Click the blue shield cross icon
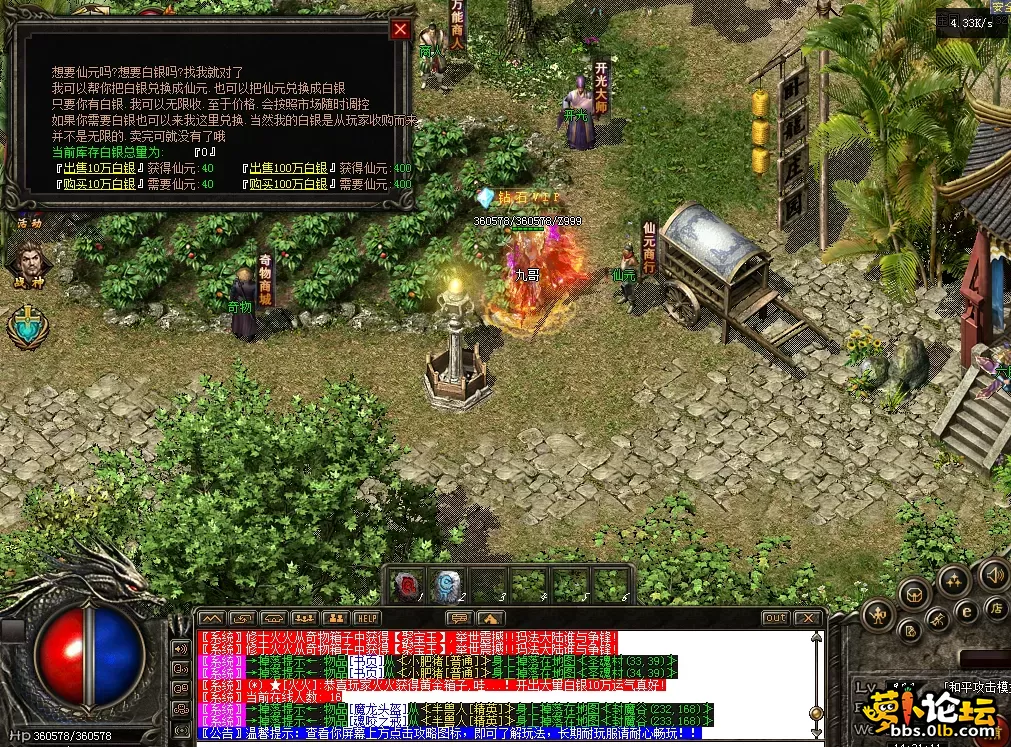 [25, 327]
